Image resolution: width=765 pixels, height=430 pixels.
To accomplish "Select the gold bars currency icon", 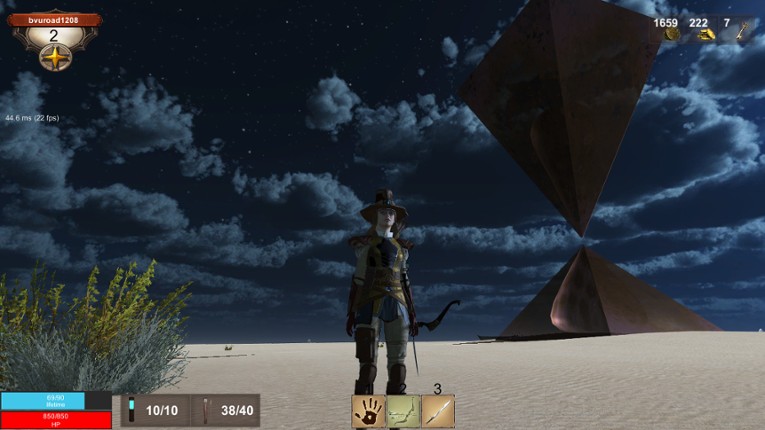I will pyautogui.click(x=706, y=35).
